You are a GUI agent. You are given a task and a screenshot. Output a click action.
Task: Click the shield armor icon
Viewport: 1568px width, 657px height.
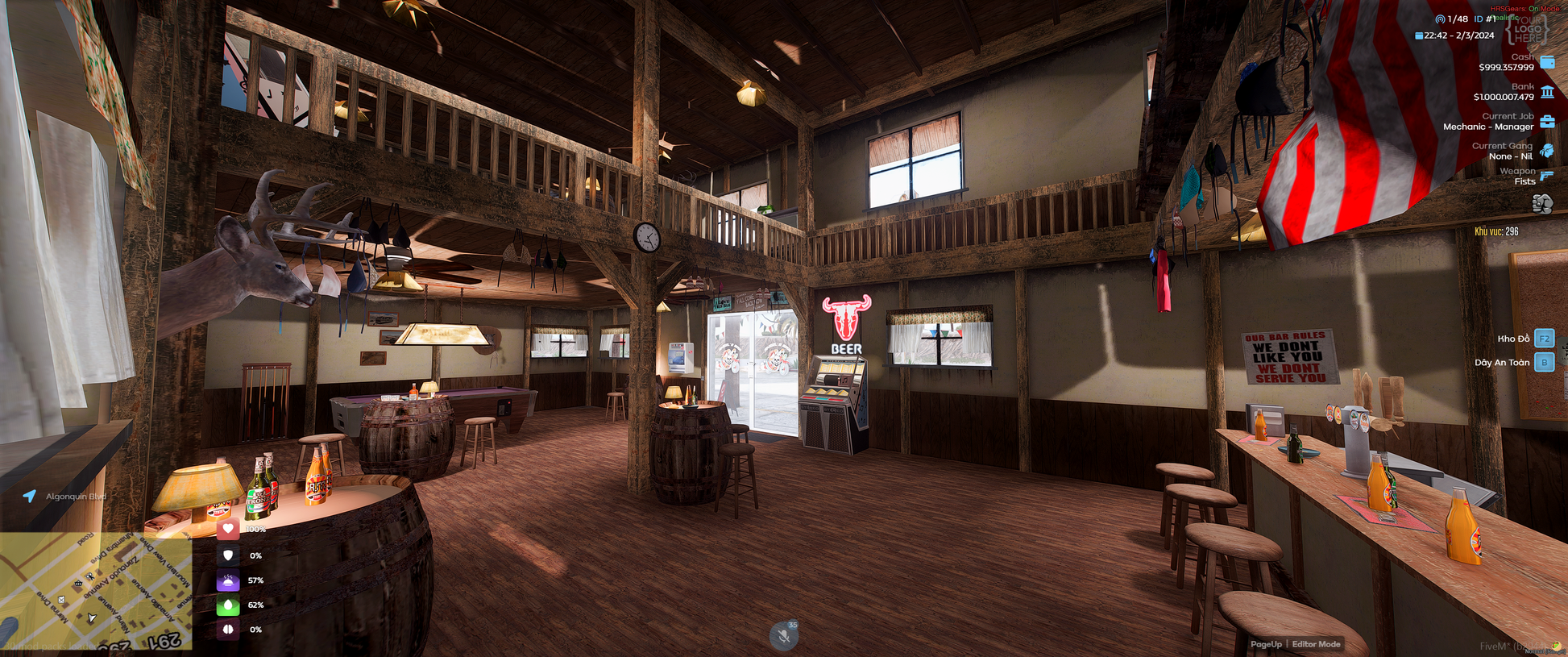(228, 555)
